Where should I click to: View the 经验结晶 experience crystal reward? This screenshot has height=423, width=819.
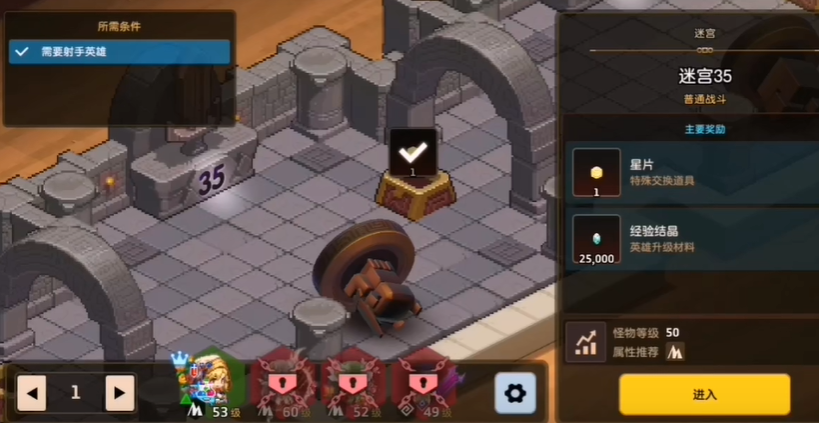click(597, 238)
